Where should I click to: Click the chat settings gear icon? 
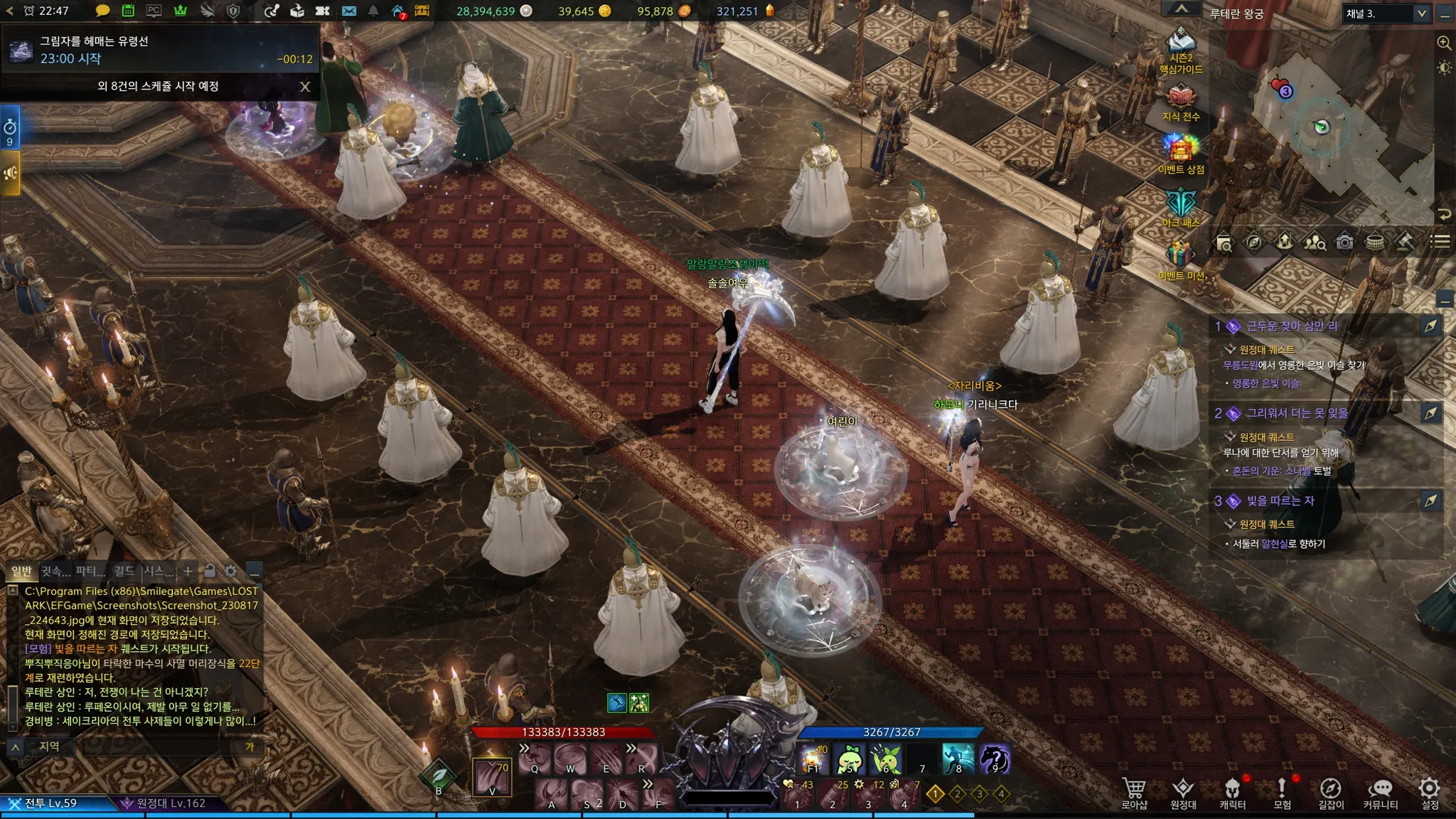(230, 571)
